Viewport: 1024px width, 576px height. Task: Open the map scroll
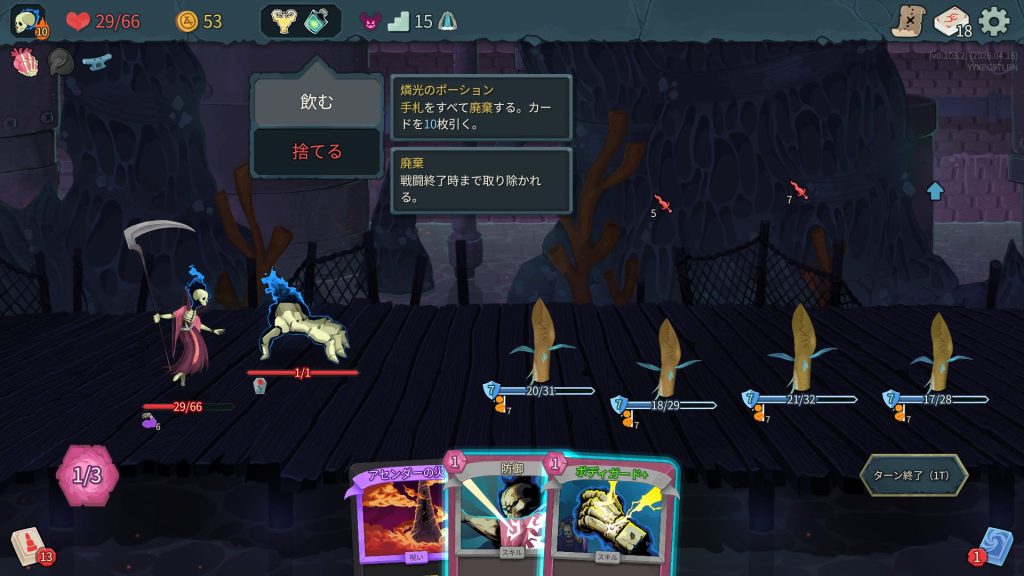(x=908, y=21)
